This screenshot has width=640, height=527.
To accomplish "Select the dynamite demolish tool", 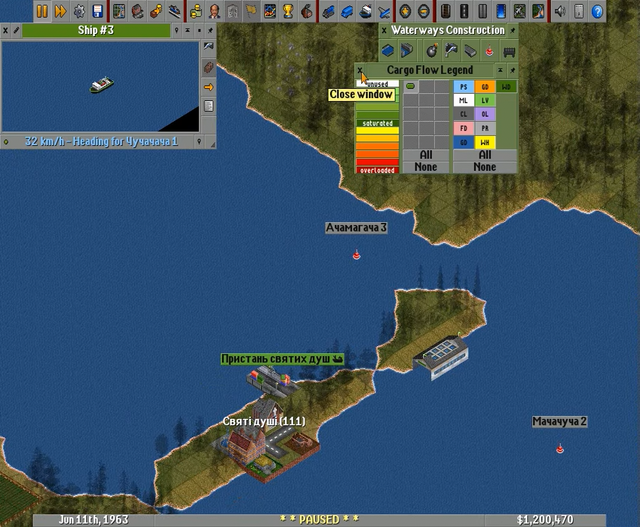I will (432, 50).
